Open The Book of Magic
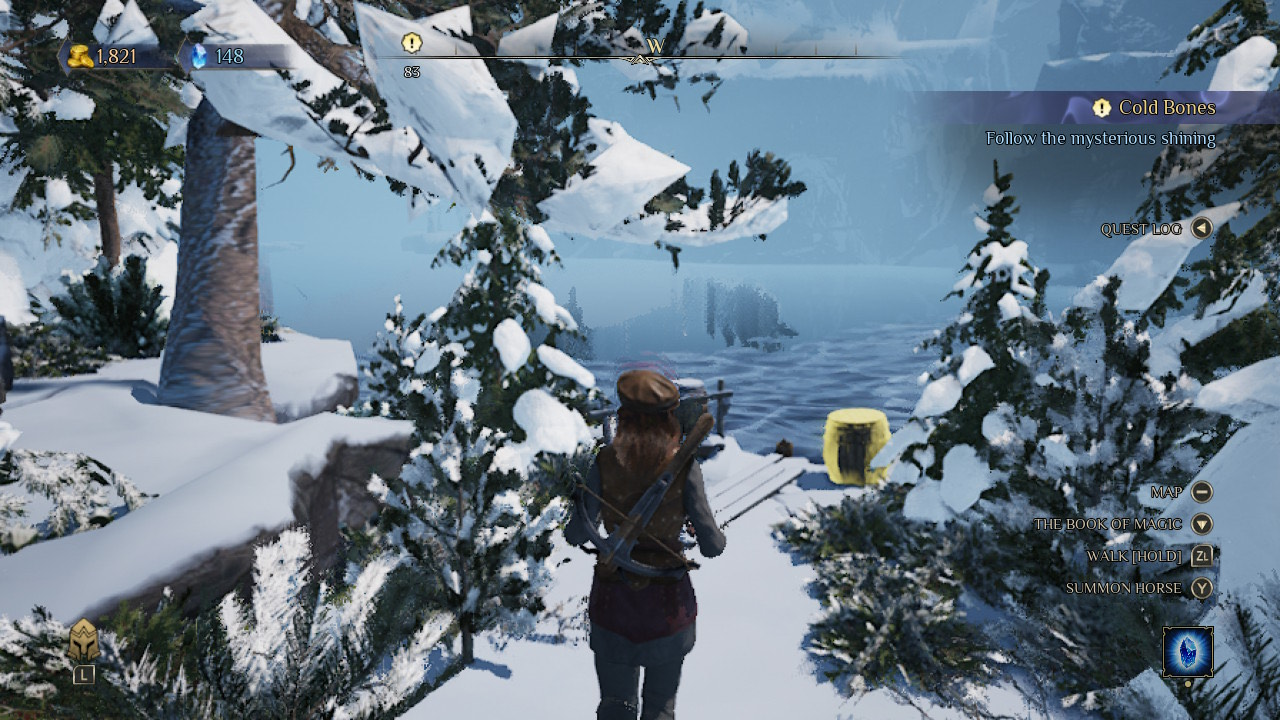The height and width of the screenshot is (720, 1280). 1108,524
